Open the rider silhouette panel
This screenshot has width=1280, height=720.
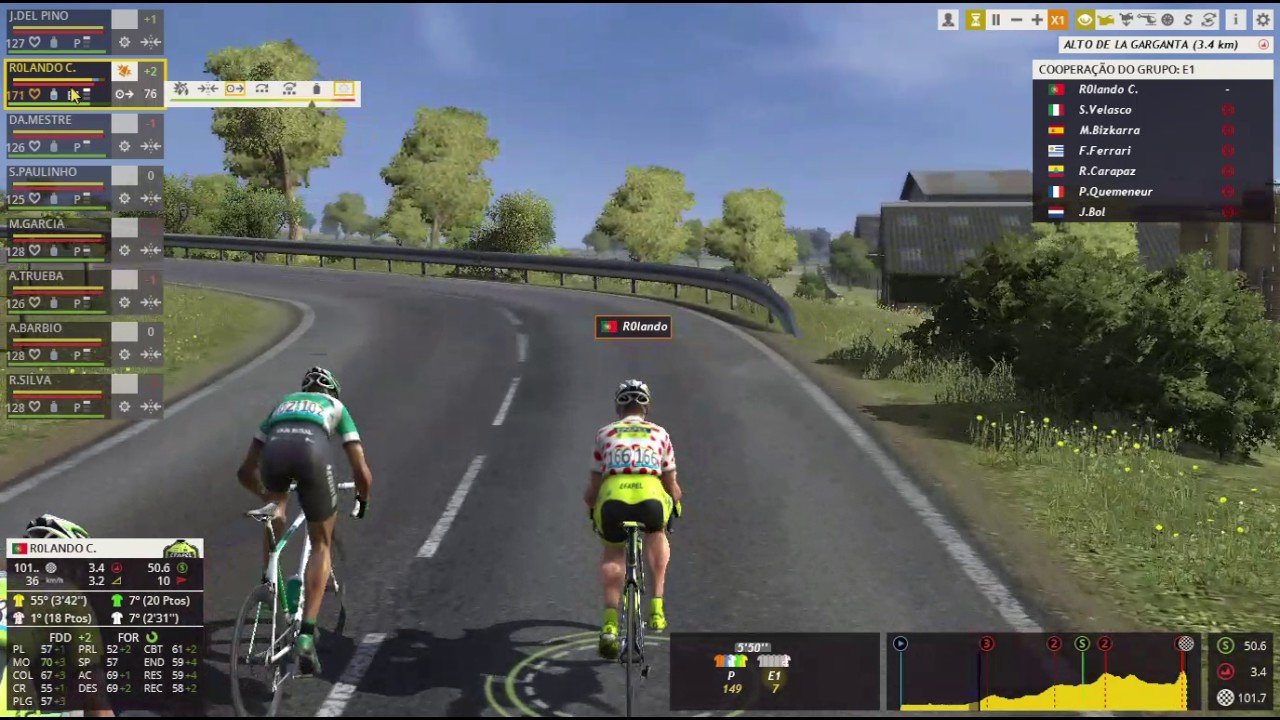[948, 20]
